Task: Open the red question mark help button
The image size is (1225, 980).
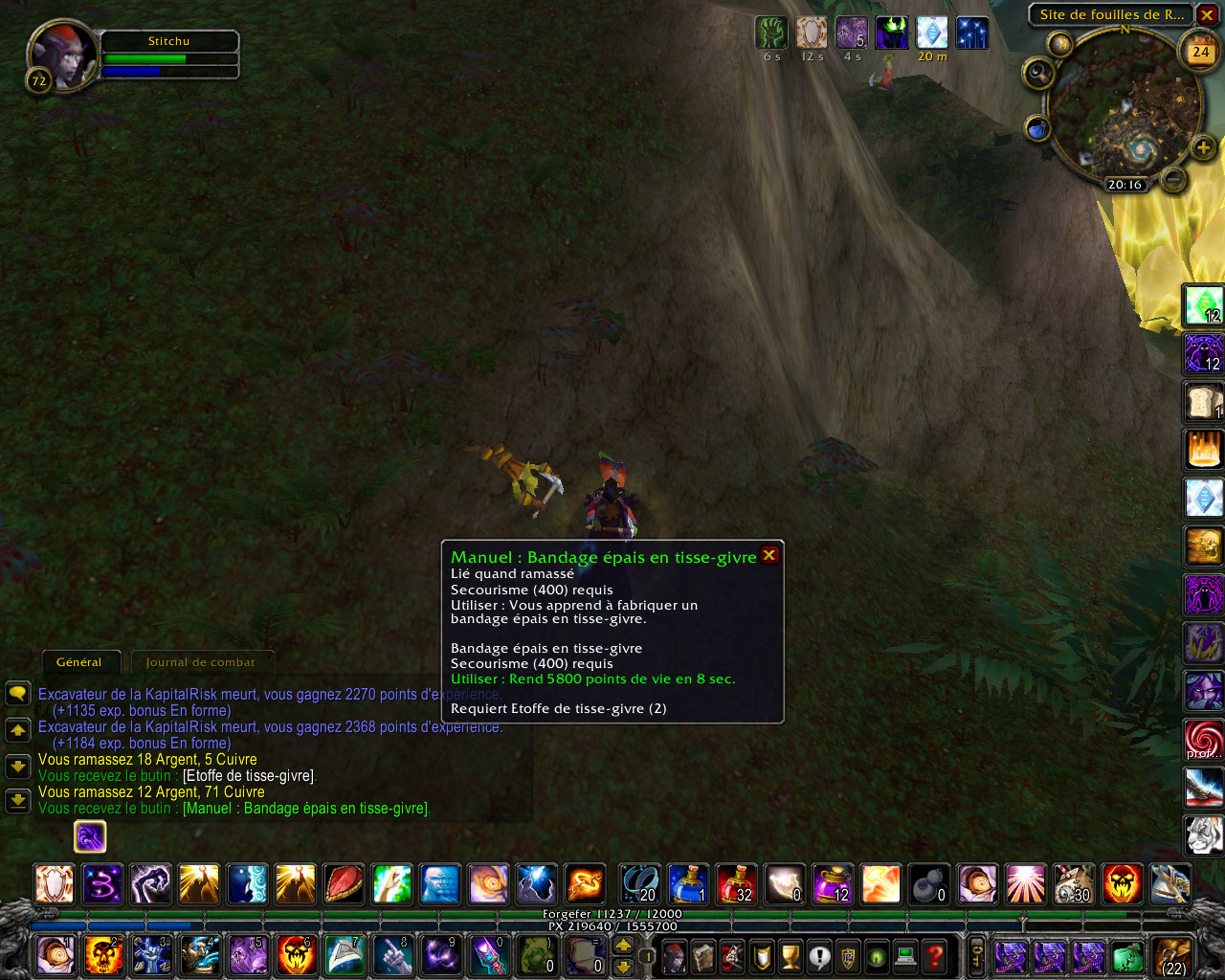Action: 935,956
